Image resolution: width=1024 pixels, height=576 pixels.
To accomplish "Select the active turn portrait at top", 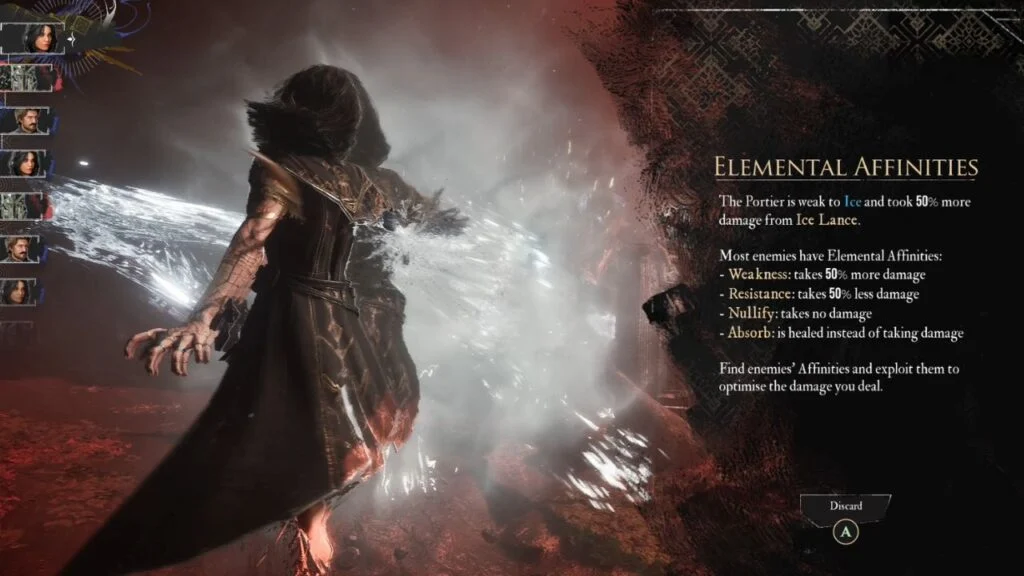I will click(x=33, y=38).
